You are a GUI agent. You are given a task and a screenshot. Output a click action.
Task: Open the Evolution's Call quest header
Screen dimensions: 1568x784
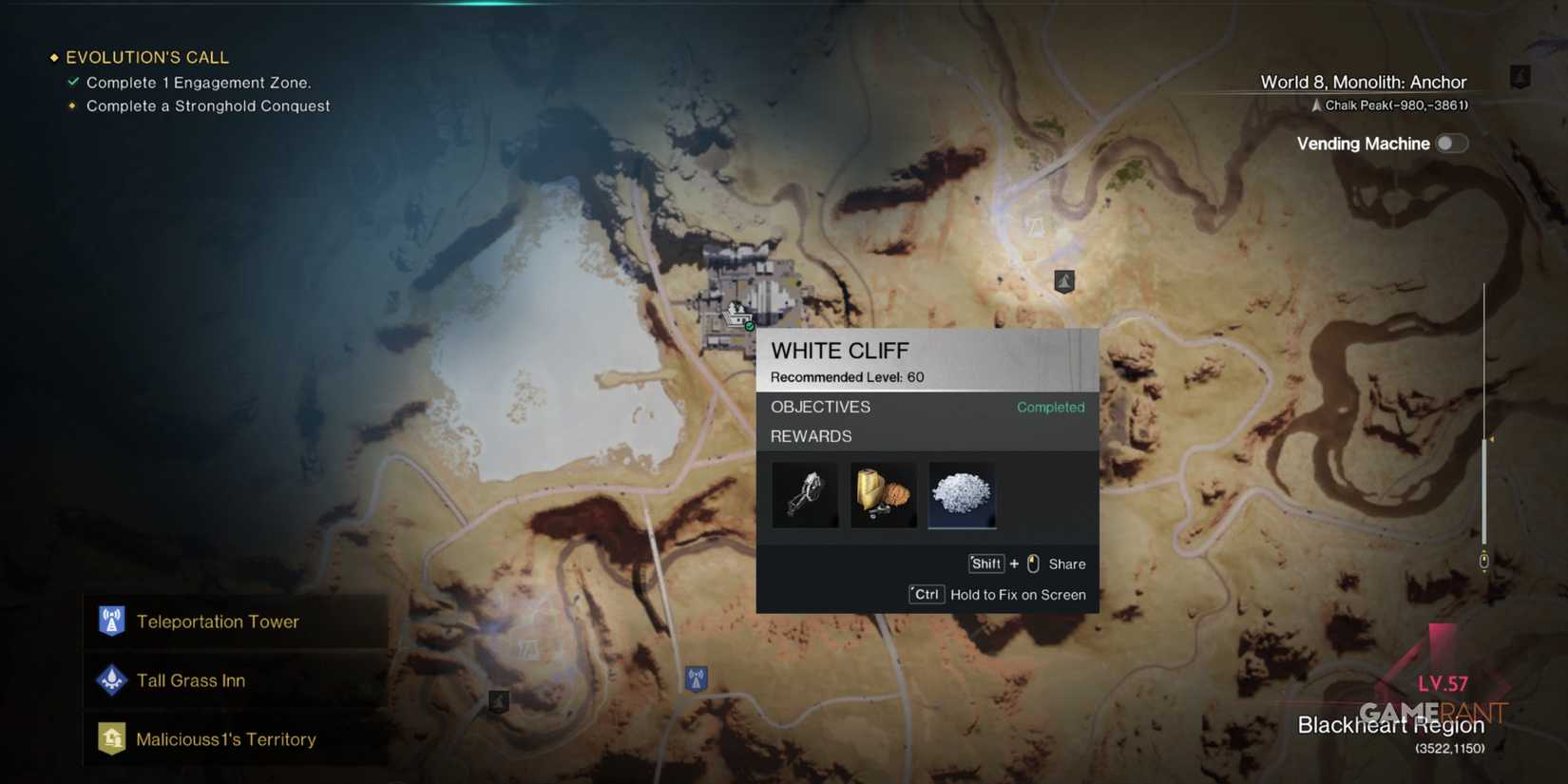(x=146, y=57)
